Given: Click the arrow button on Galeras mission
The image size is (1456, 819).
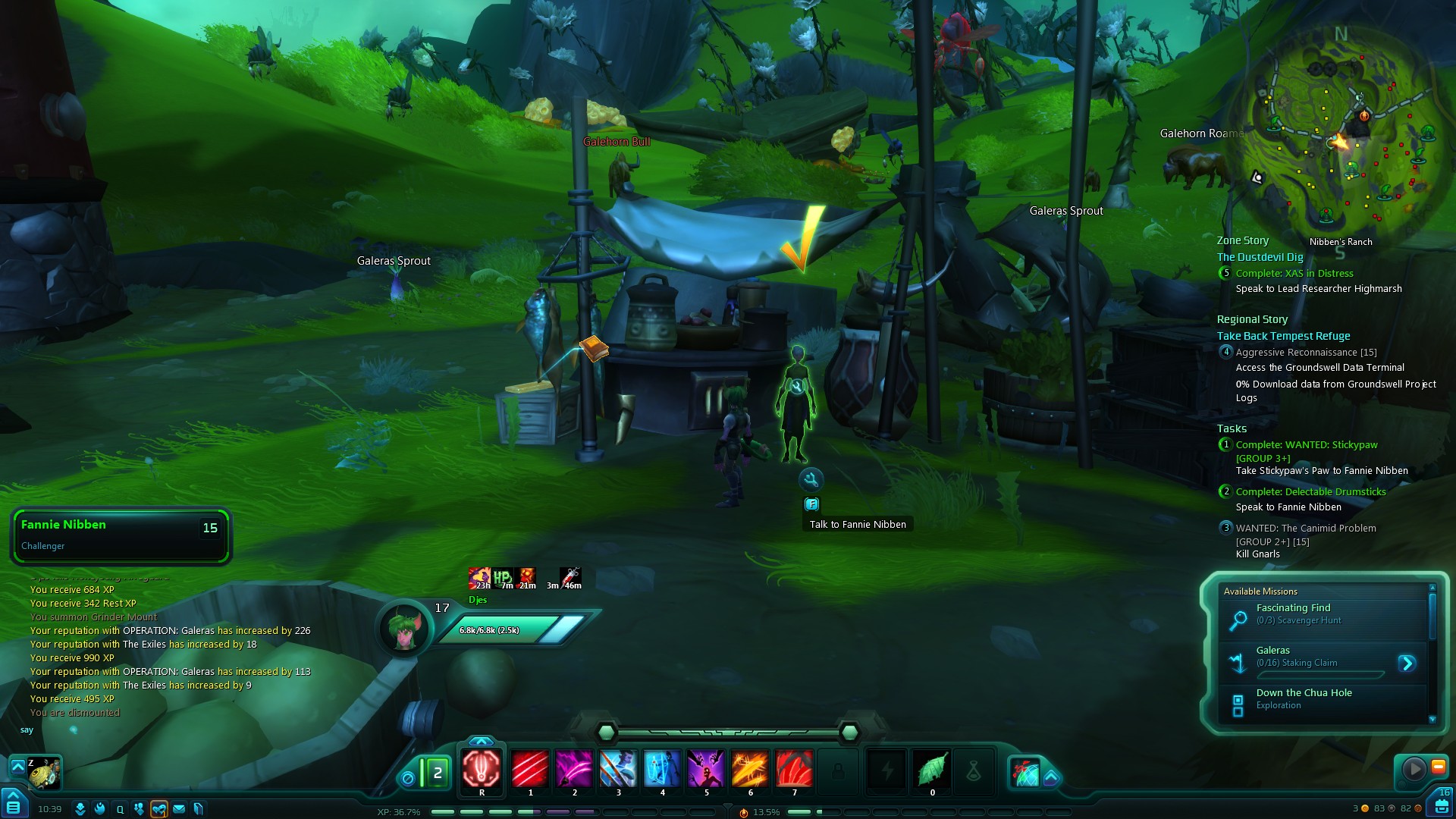Looking at the screenshot, I should point(1407,664).
